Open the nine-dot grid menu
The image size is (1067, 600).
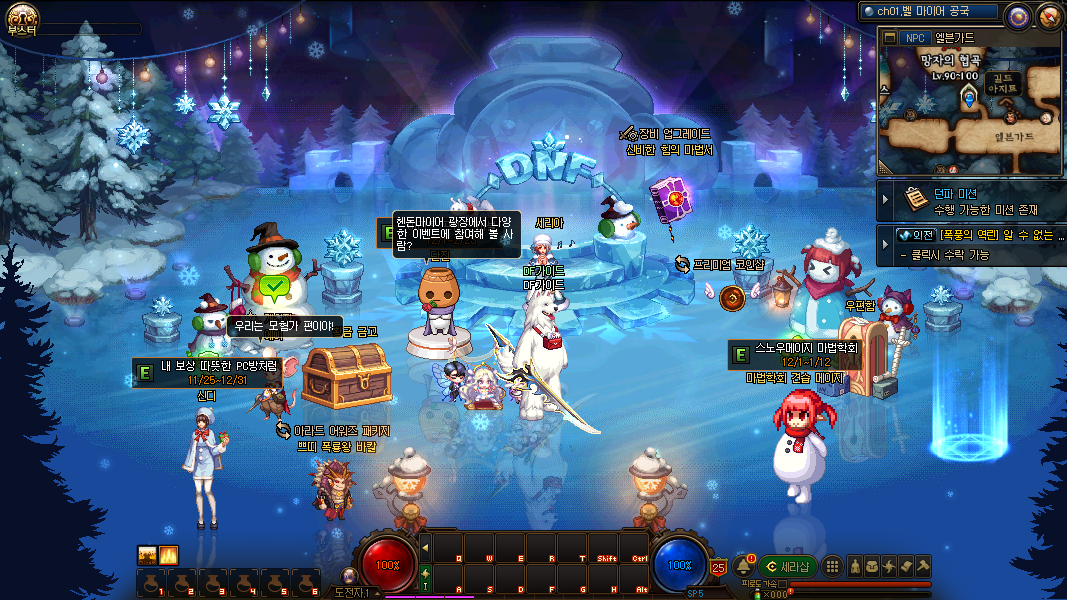(832, 566)
